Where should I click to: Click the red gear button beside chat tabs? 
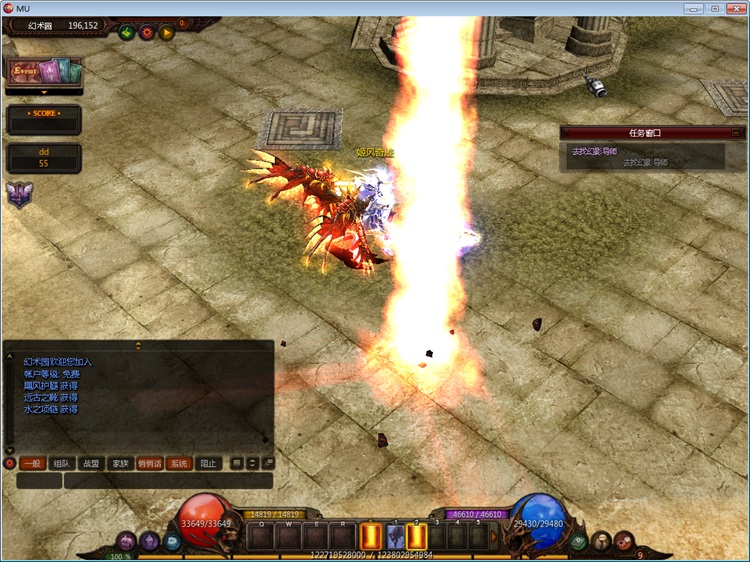tap(10, 464)
